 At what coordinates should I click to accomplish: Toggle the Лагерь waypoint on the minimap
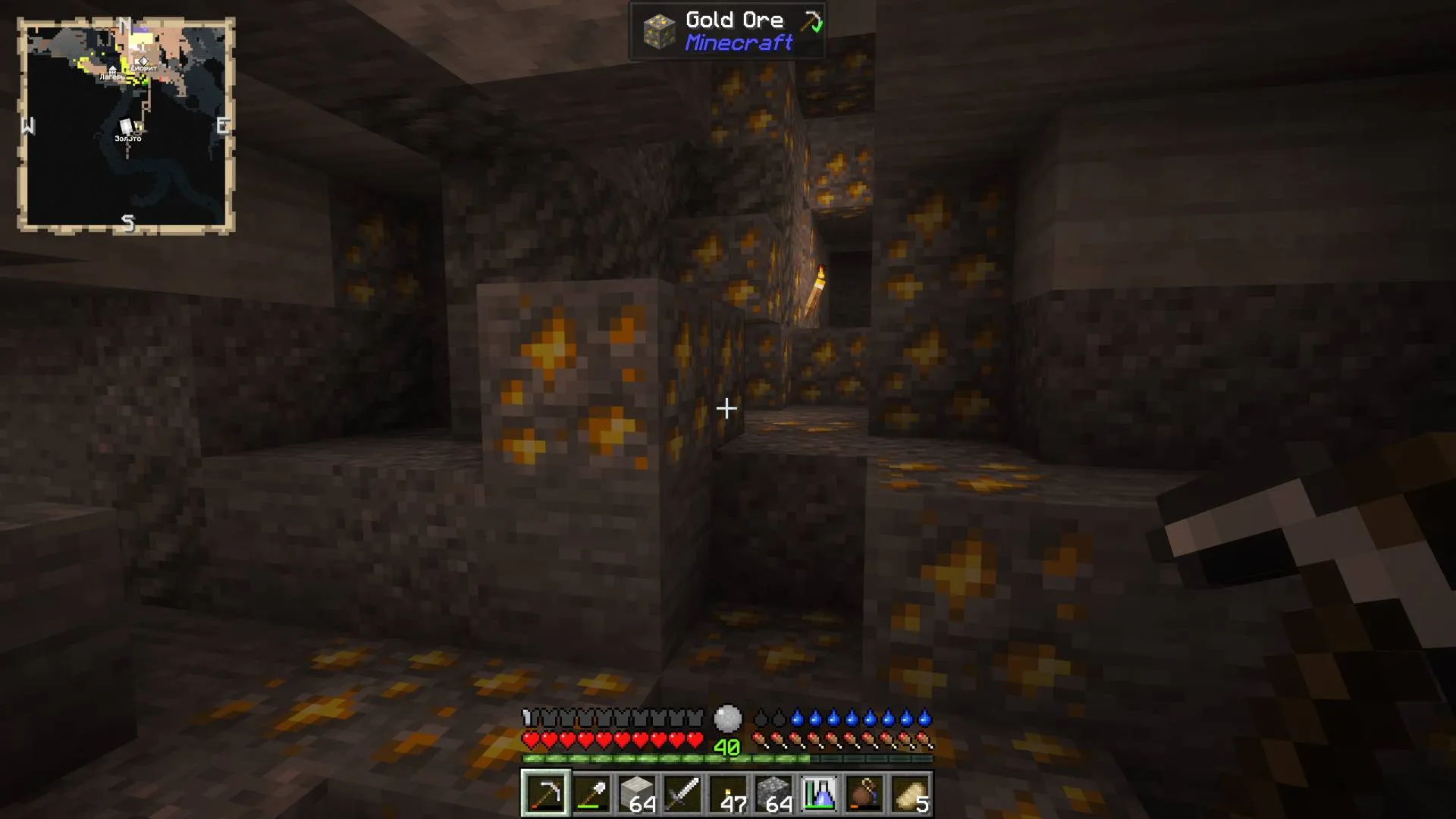112,72
